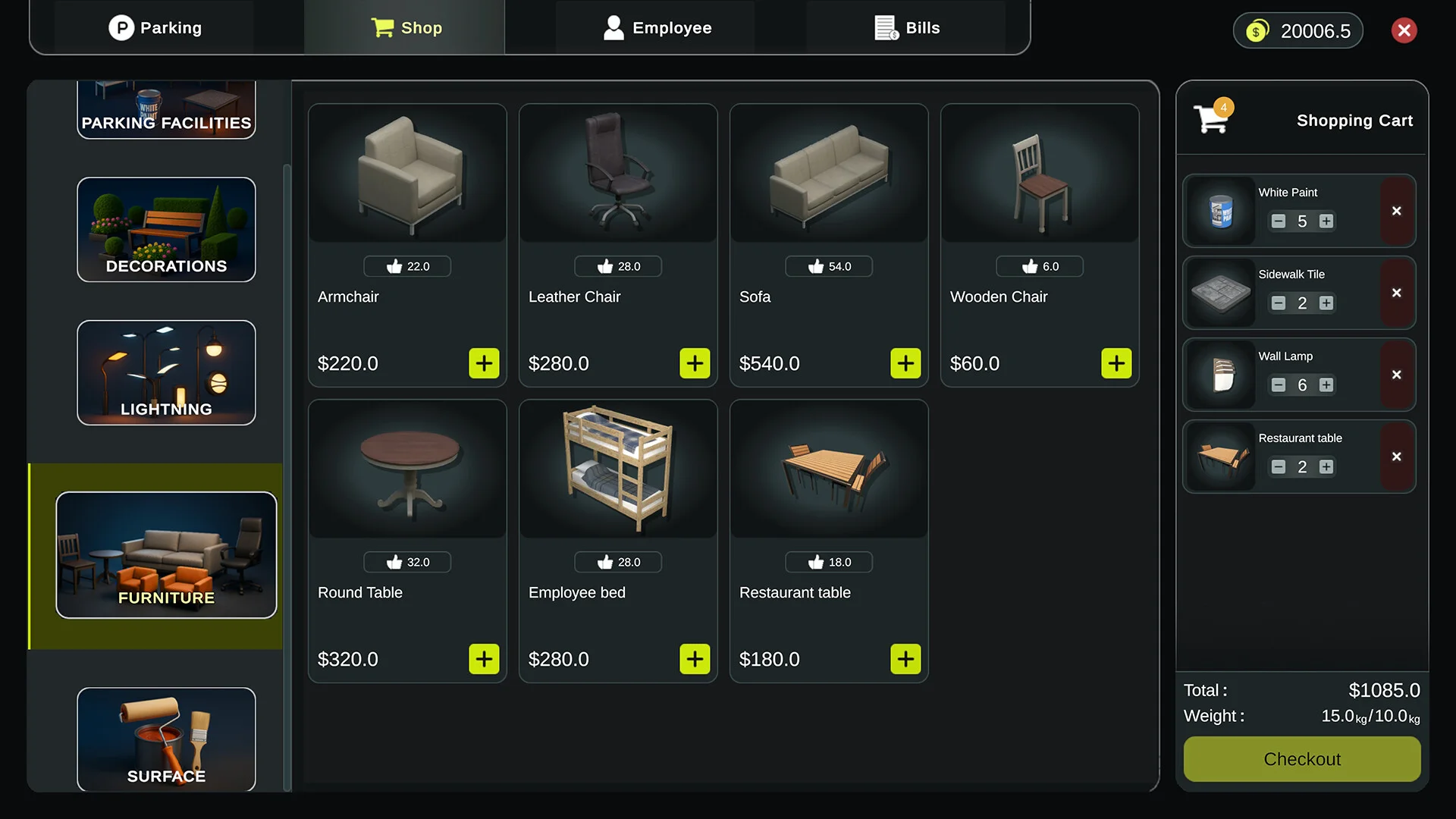Open the Employee tab

657,28
